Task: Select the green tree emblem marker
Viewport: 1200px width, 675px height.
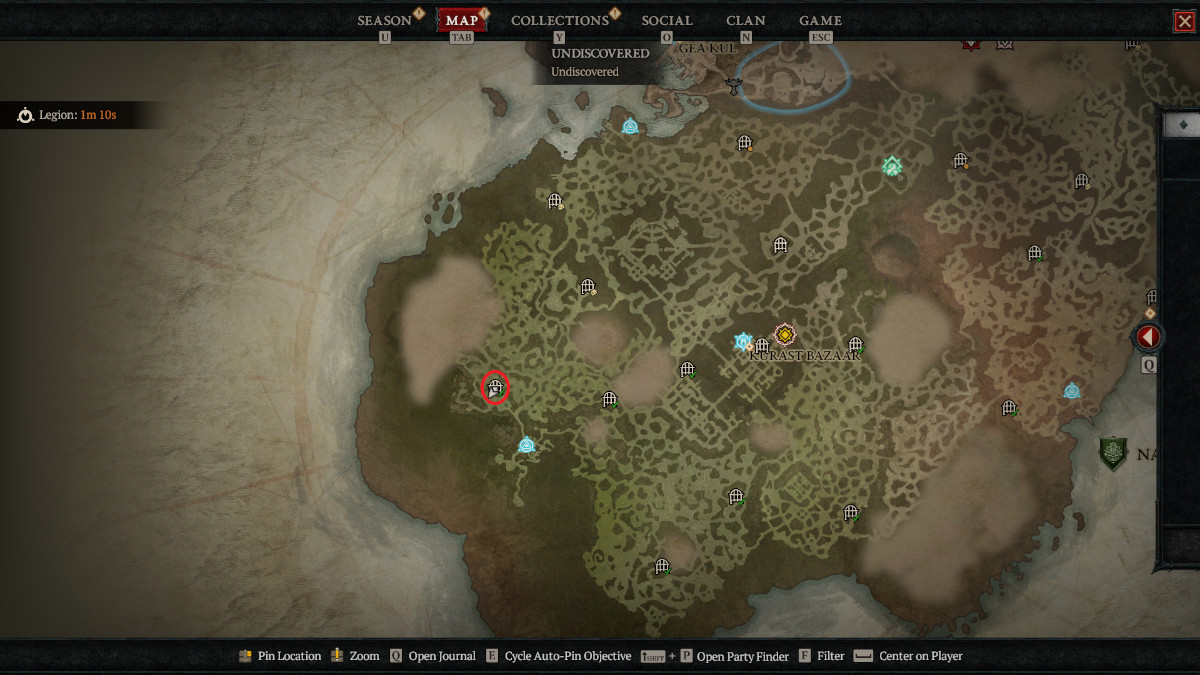Action: (x=1113, y=454)
